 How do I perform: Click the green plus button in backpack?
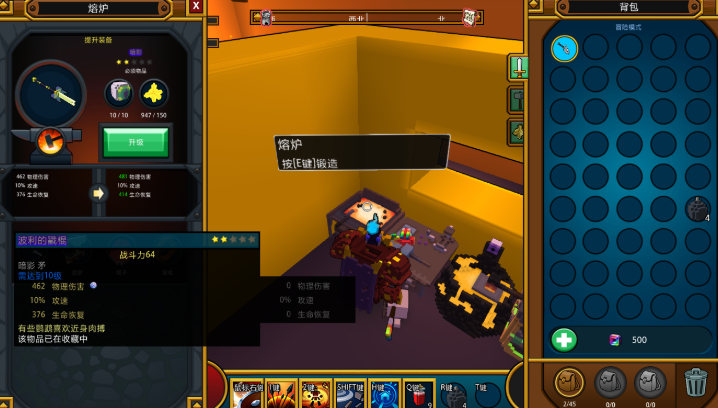pyautogui.click(x=564, y=340)
